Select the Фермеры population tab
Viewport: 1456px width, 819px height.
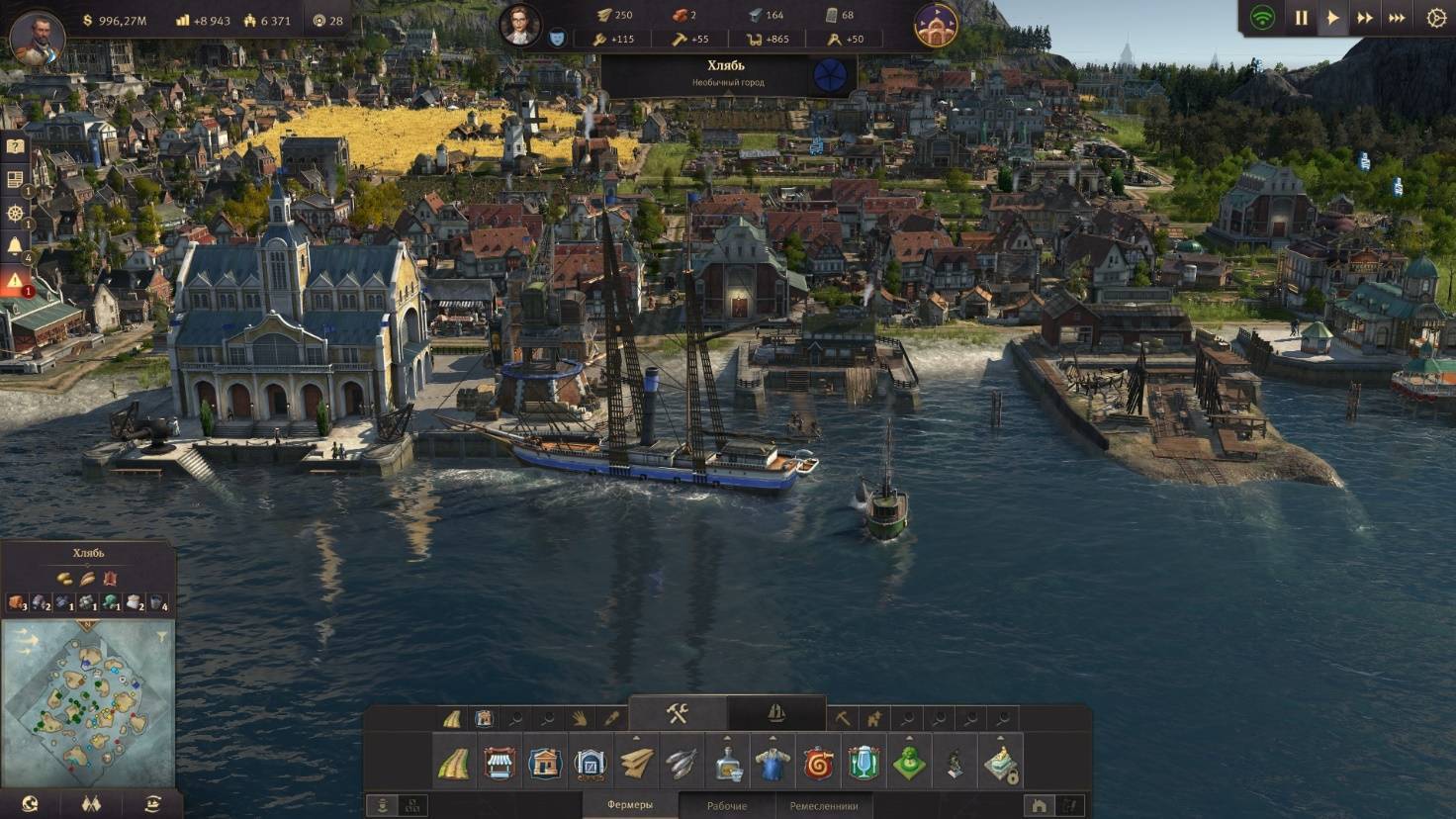coord(630,805)
